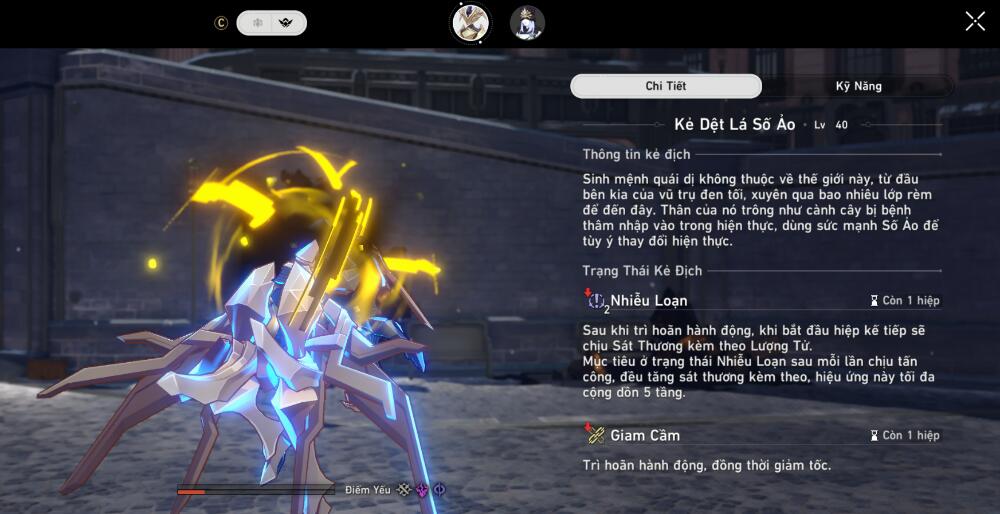Toggle the winged crest filter button
This screenshot has height=514, width=1000.
pyautogui.click(x=288, y=23)
